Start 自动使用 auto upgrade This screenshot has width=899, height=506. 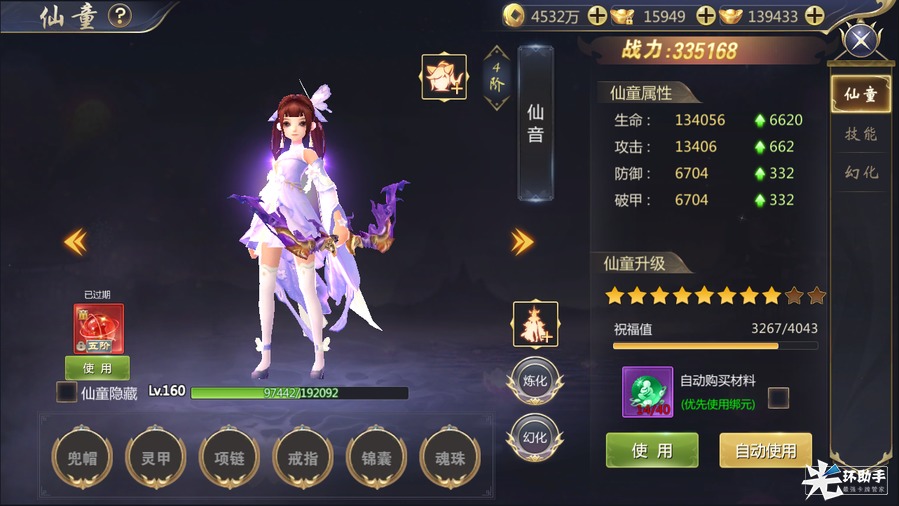[765, 450]
